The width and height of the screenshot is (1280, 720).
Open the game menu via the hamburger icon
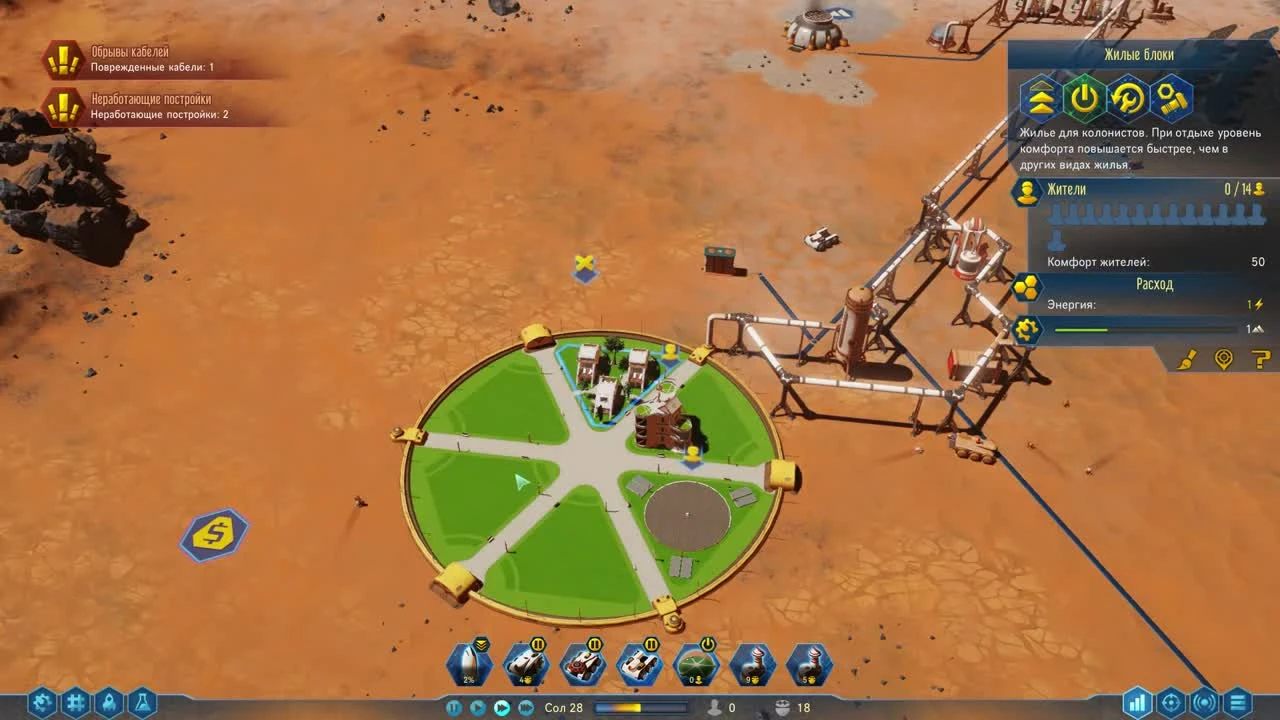pos(1240,704)
